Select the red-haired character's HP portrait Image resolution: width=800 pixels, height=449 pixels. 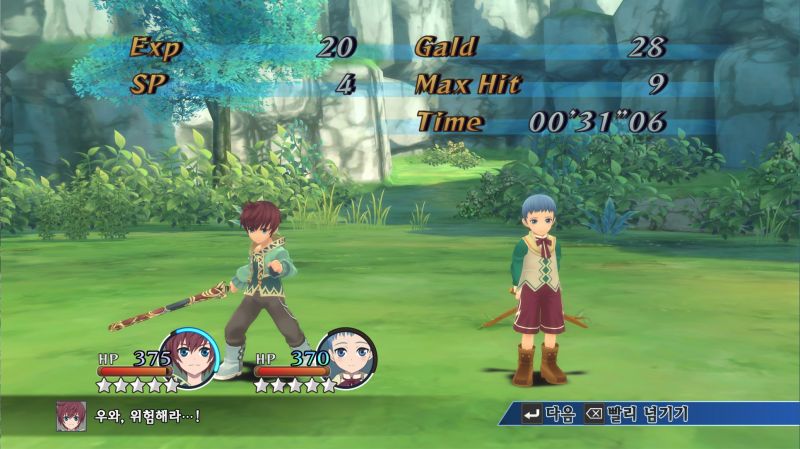189,355
